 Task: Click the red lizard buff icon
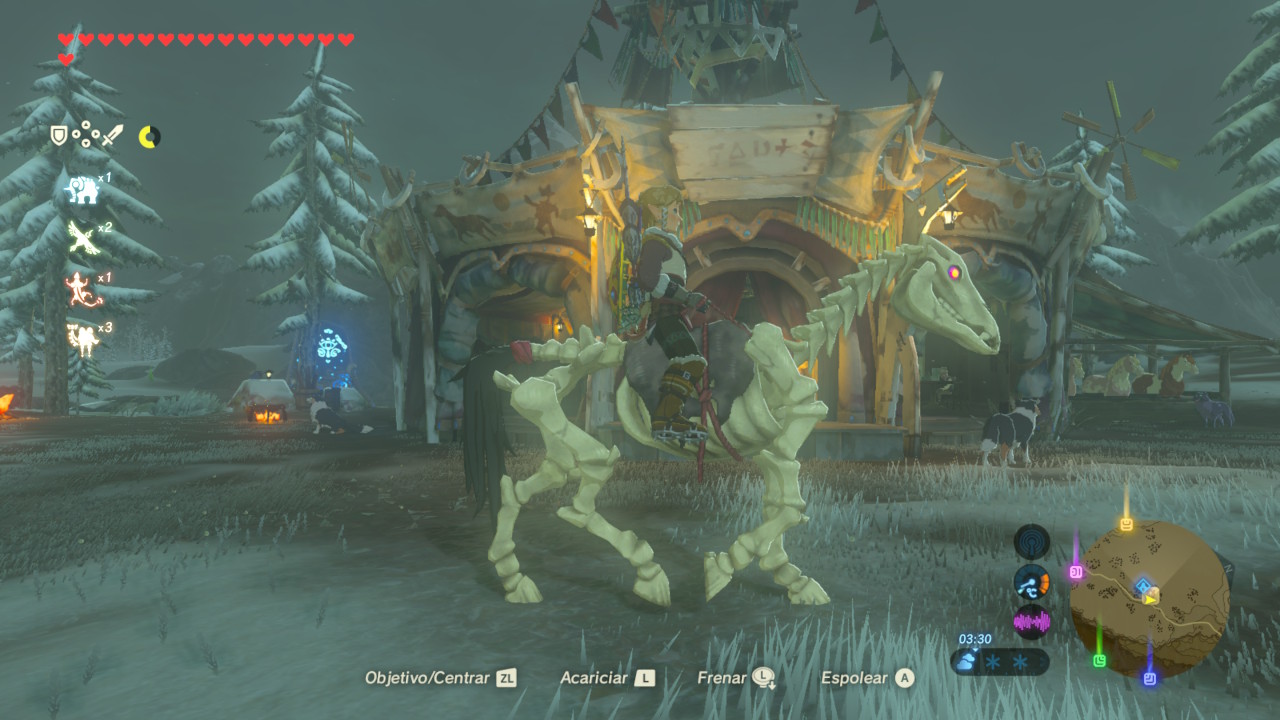click(82, 289)
